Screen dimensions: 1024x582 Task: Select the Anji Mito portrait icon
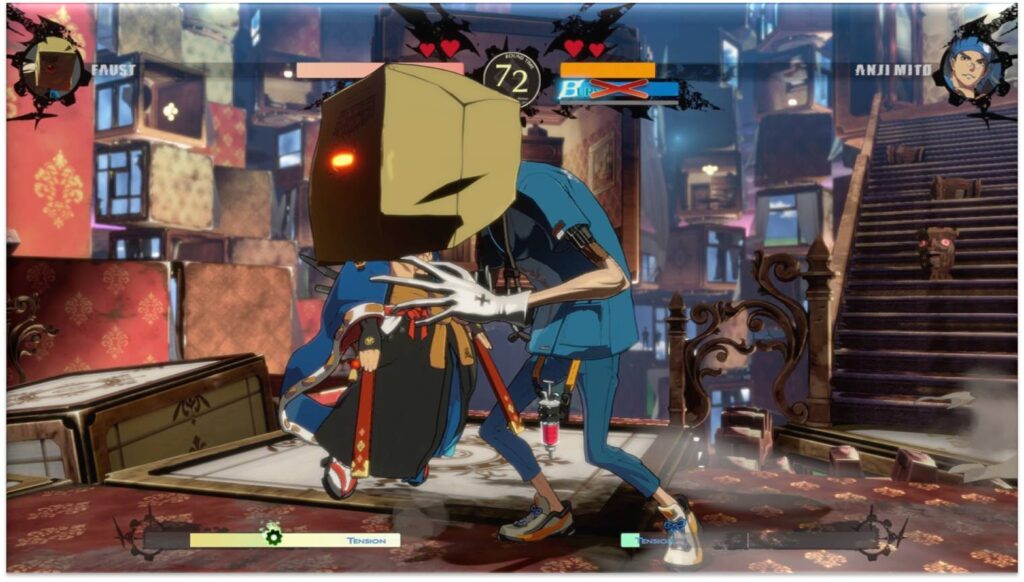click(x=969, y=70)
